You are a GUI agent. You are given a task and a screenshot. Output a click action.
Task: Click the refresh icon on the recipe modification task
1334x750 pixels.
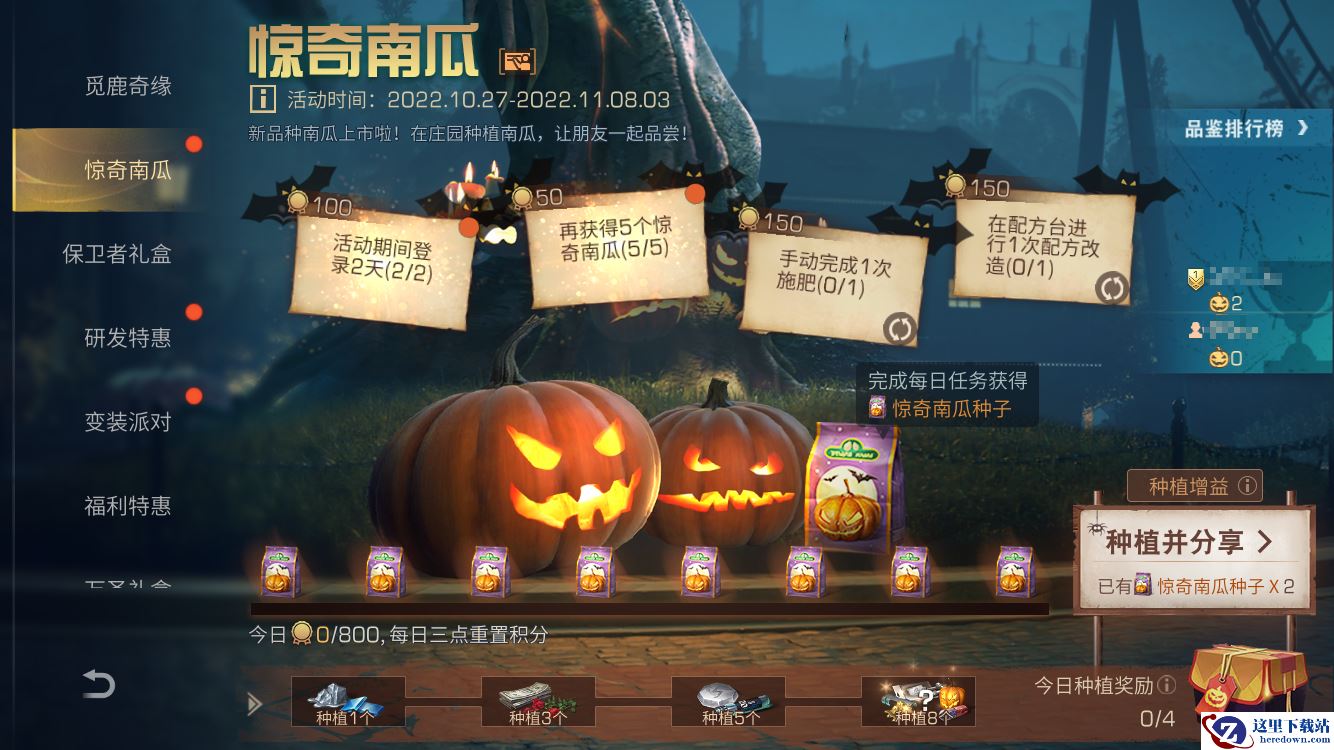[x=1112, y=288]
